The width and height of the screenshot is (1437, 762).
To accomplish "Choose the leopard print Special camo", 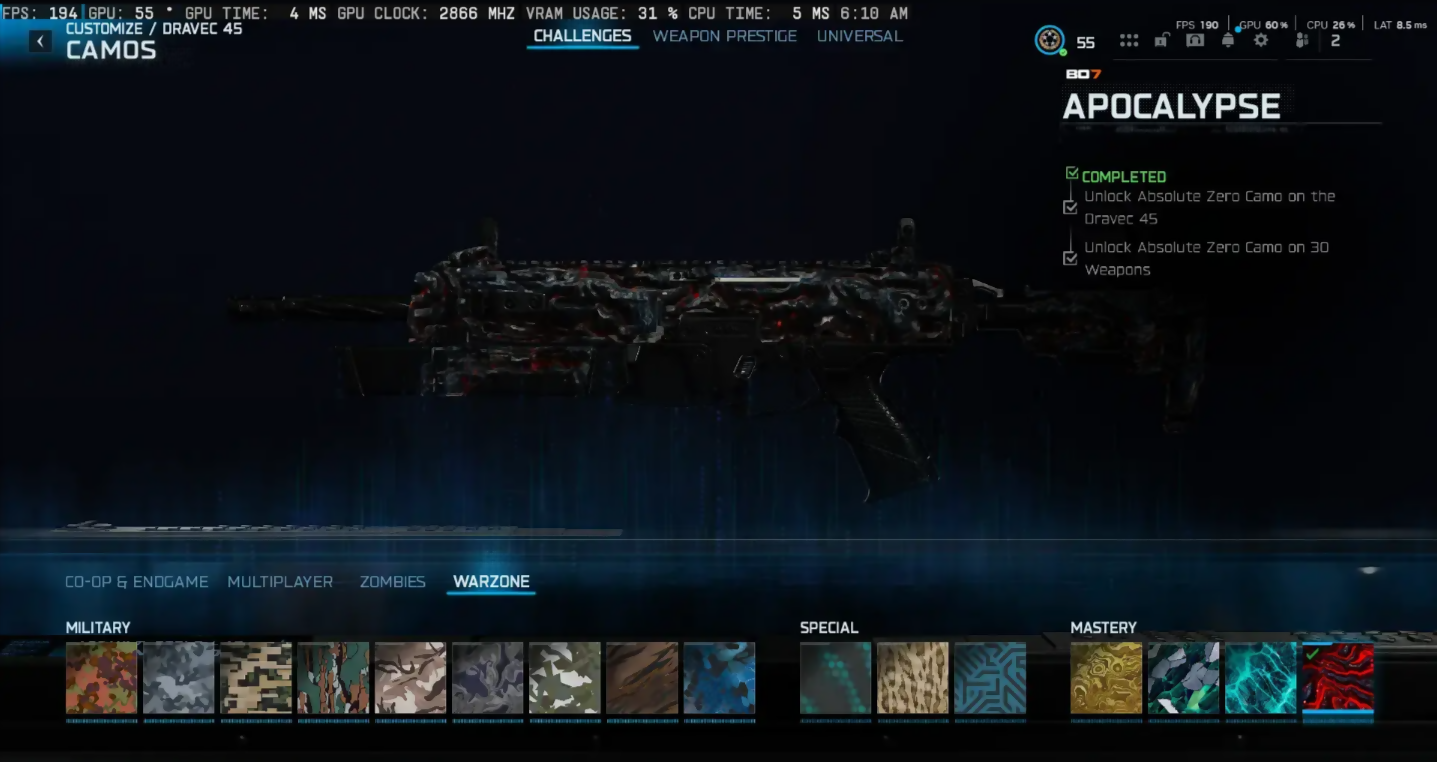I will click(912, 678).
